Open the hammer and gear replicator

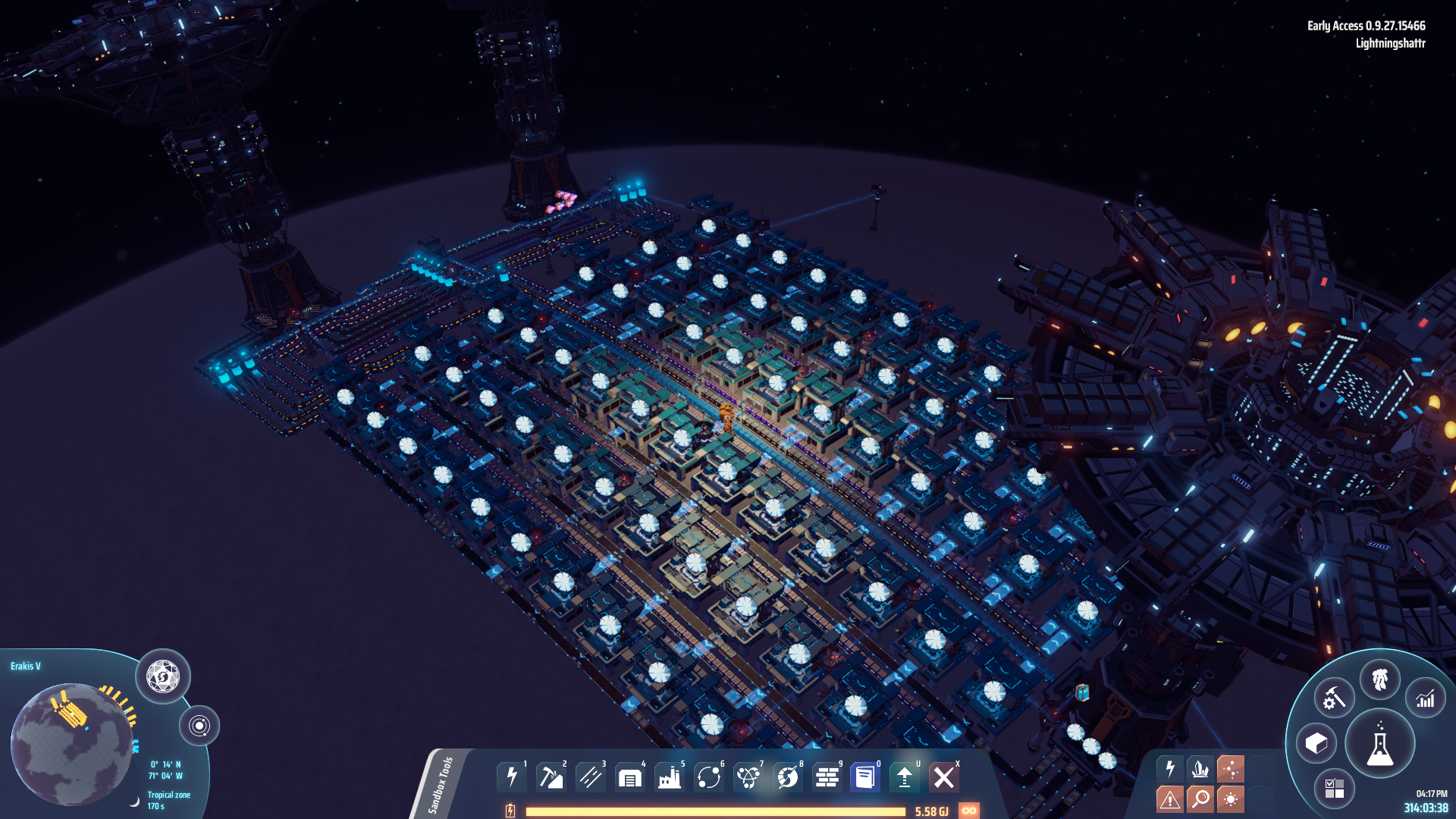(1334, 698)
